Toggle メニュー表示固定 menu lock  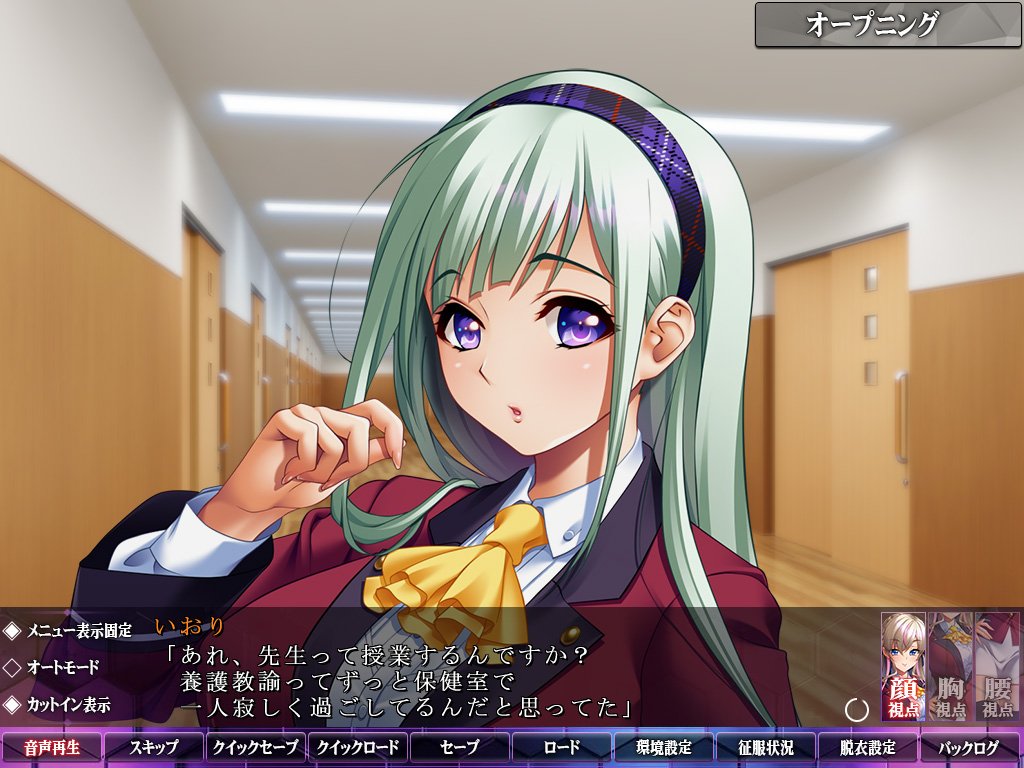[68, 631]
